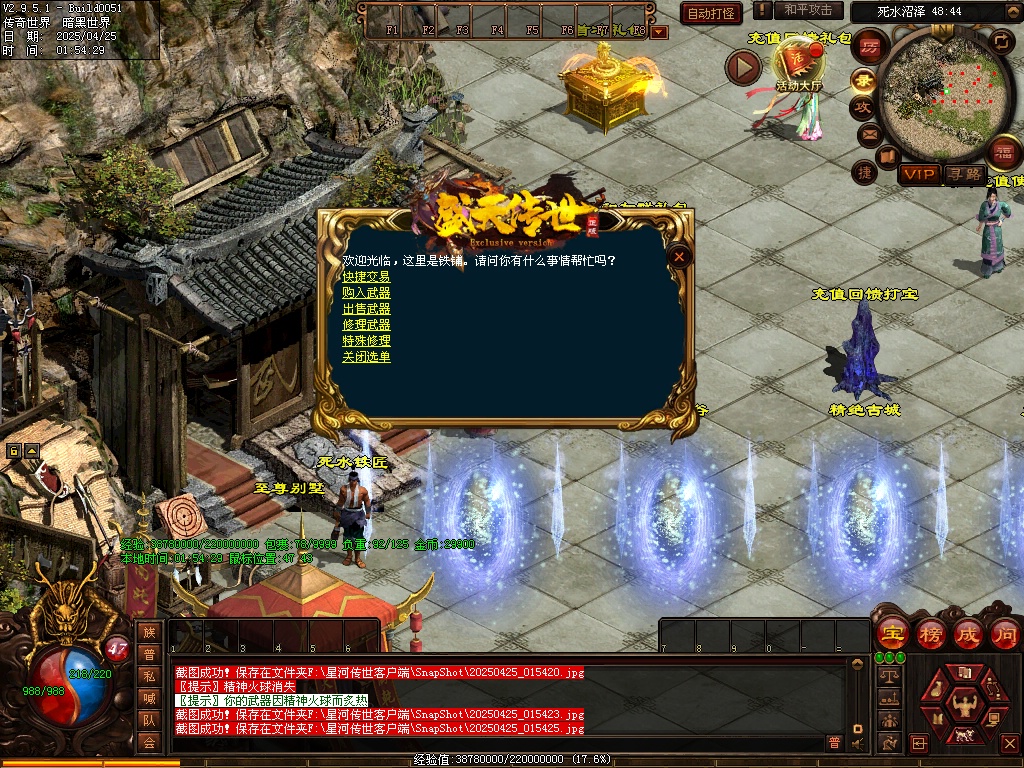Open the mail envelope icon

867,134
